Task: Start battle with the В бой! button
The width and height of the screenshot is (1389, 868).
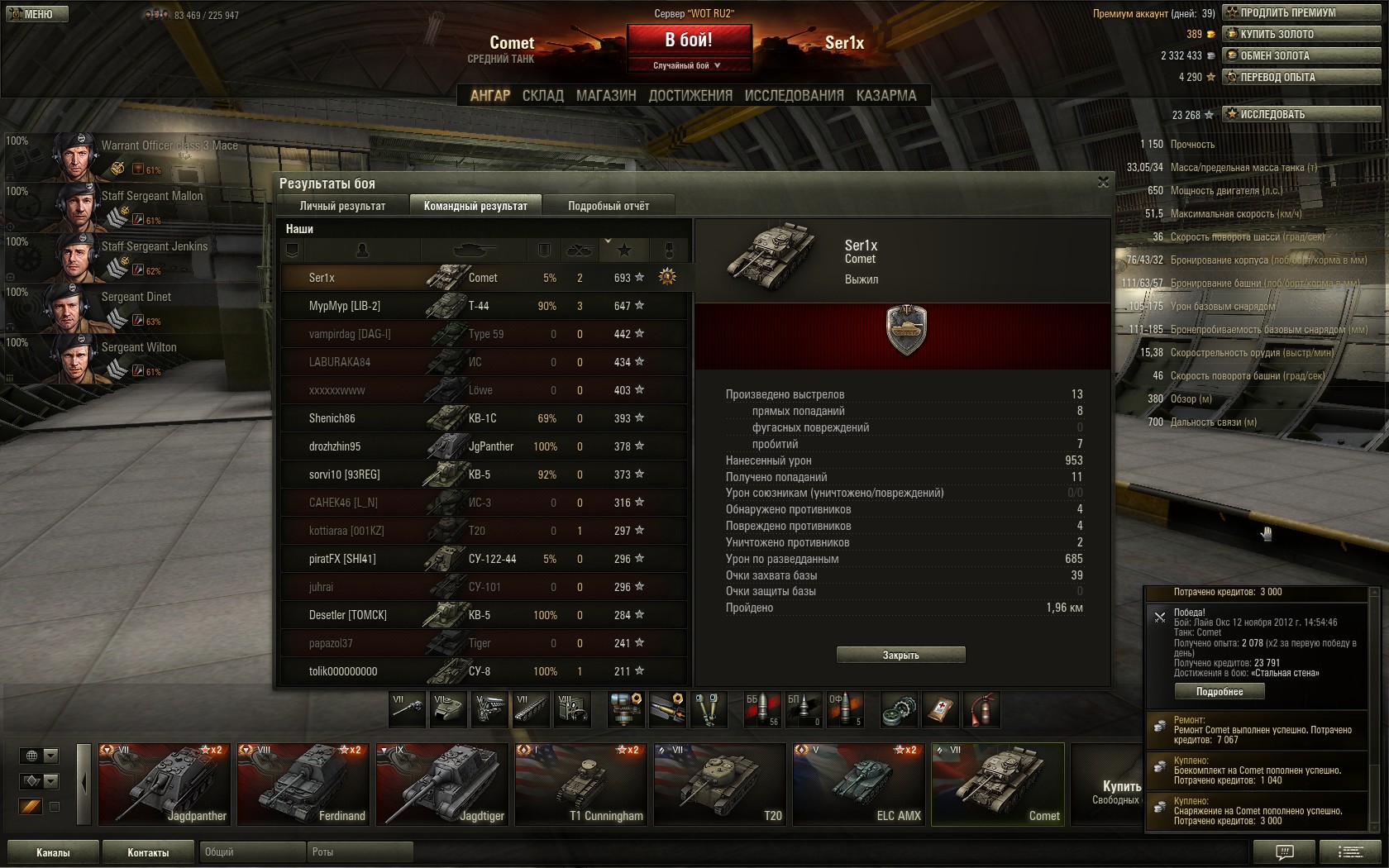Action: point(689,40)
